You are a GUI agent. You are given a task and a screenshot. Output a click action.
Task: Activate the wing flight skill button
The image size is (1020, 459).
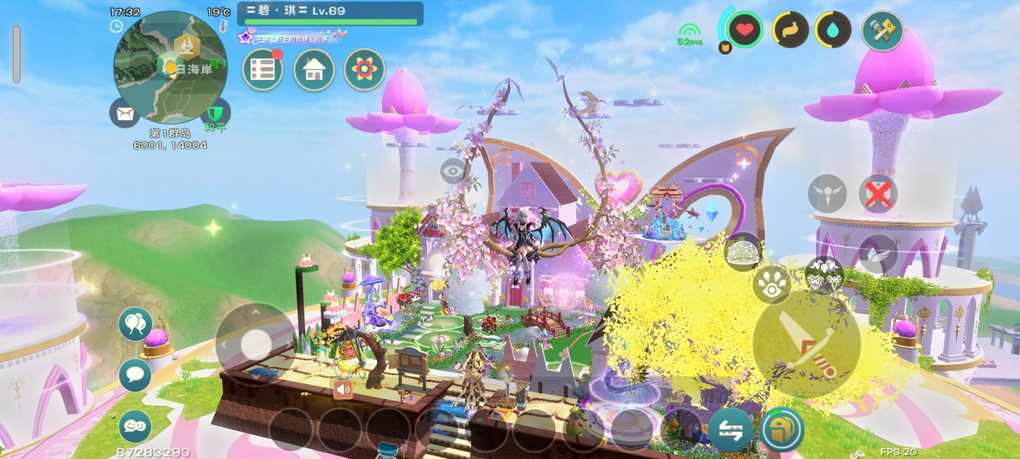[878, 253]
